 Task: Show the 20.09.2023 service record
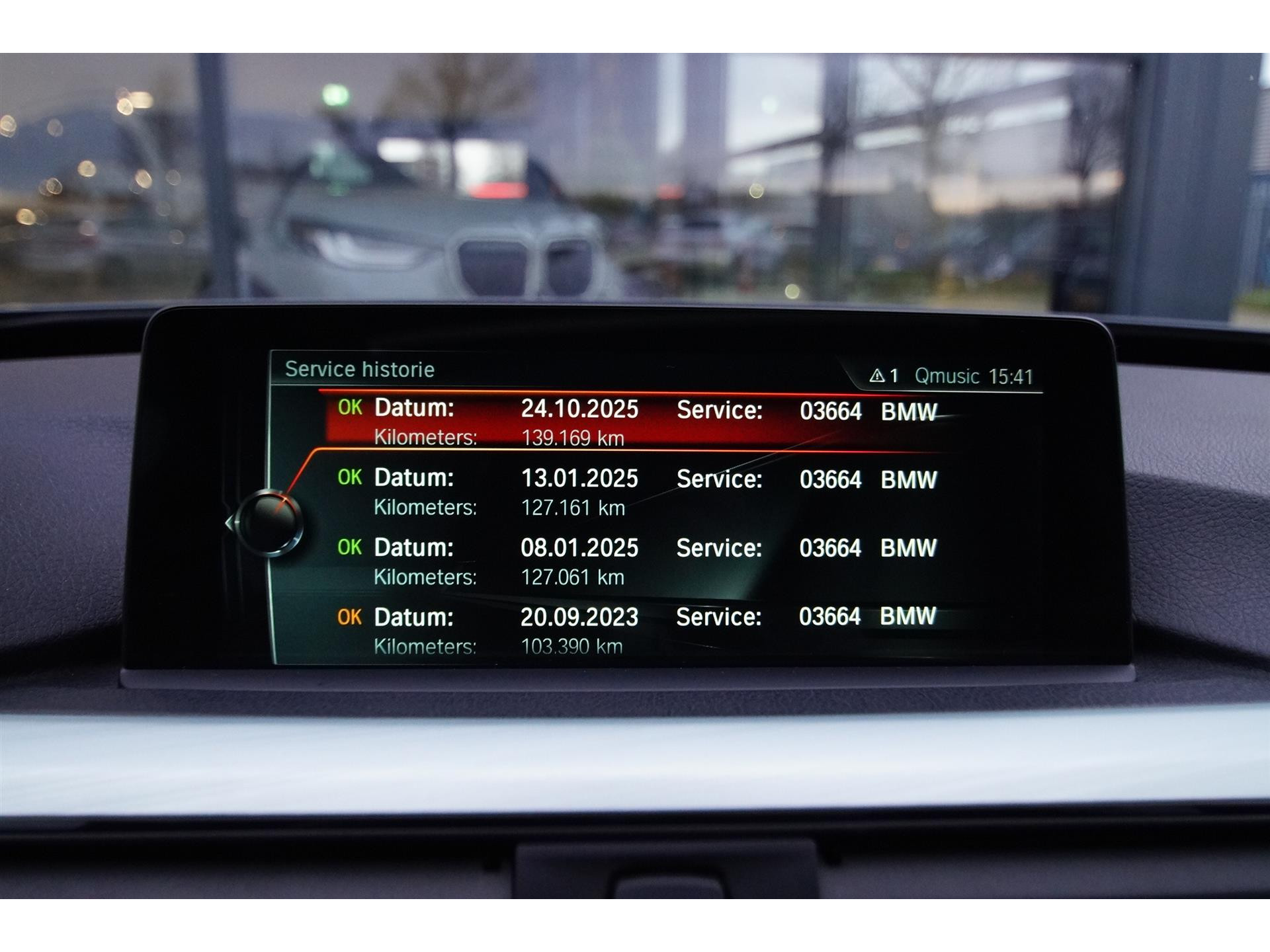pos(635,630)
